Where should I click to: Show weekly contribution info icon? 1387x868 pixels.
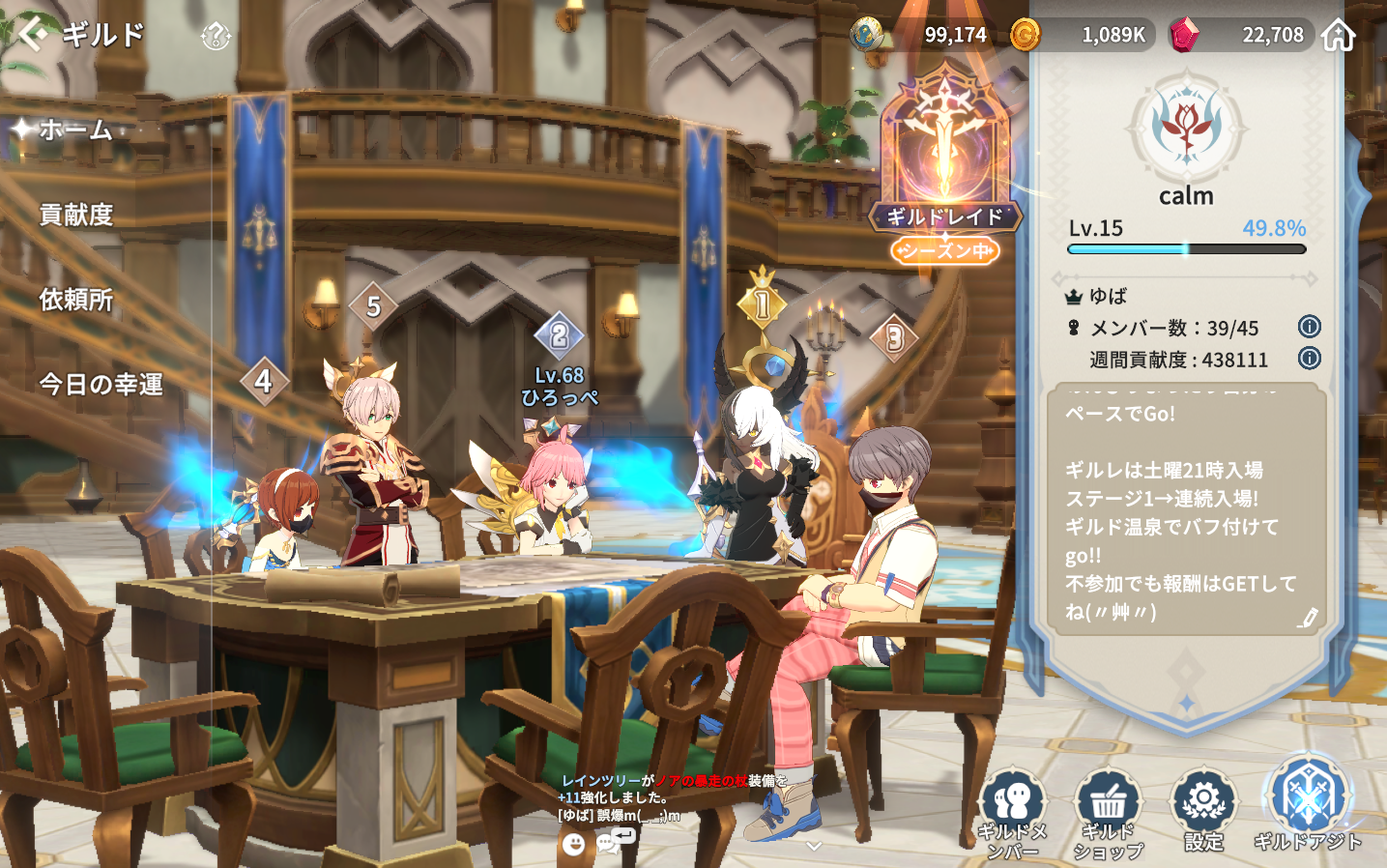point(1309,359)
